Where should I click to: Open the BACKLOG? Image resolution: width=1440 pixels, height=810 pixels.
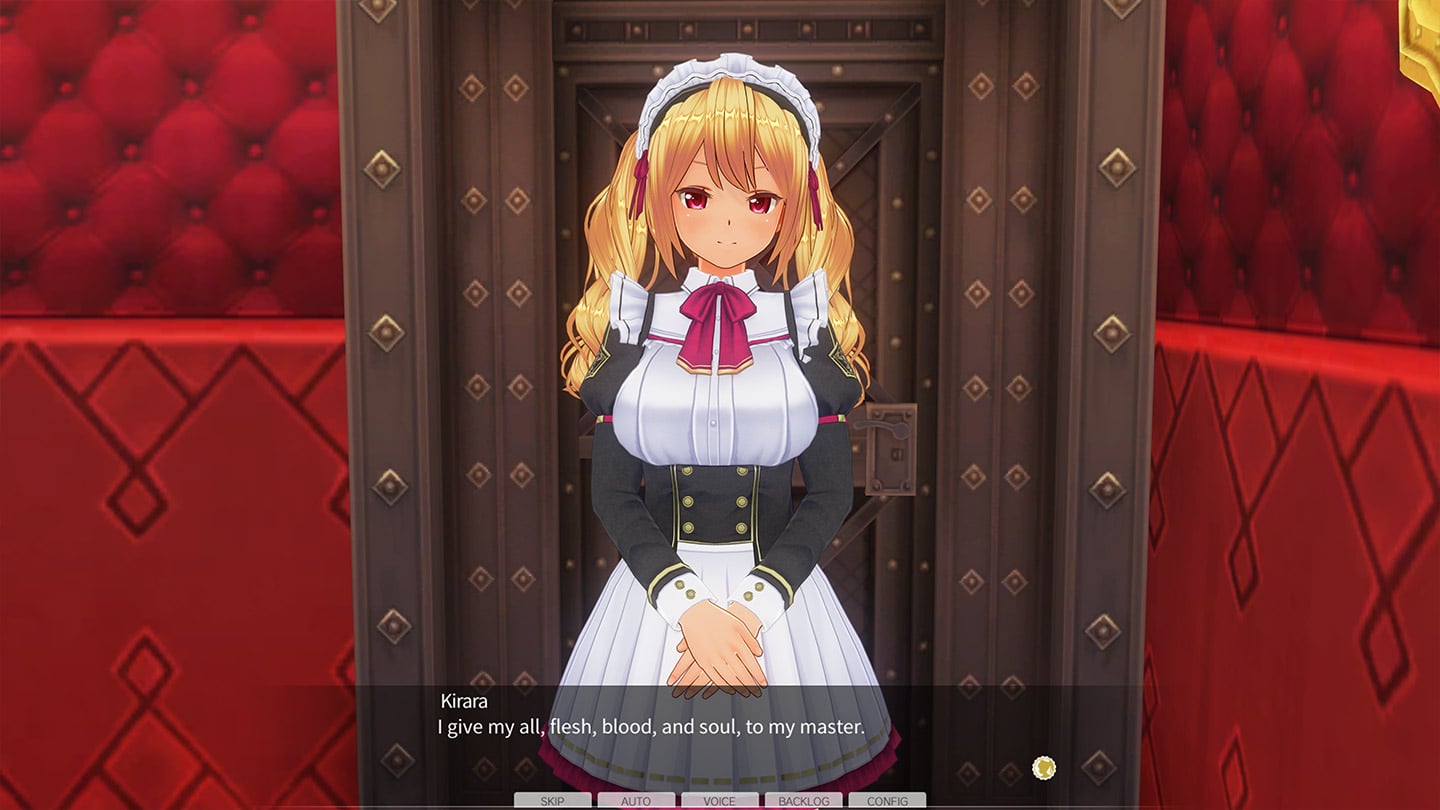[803, 801]
